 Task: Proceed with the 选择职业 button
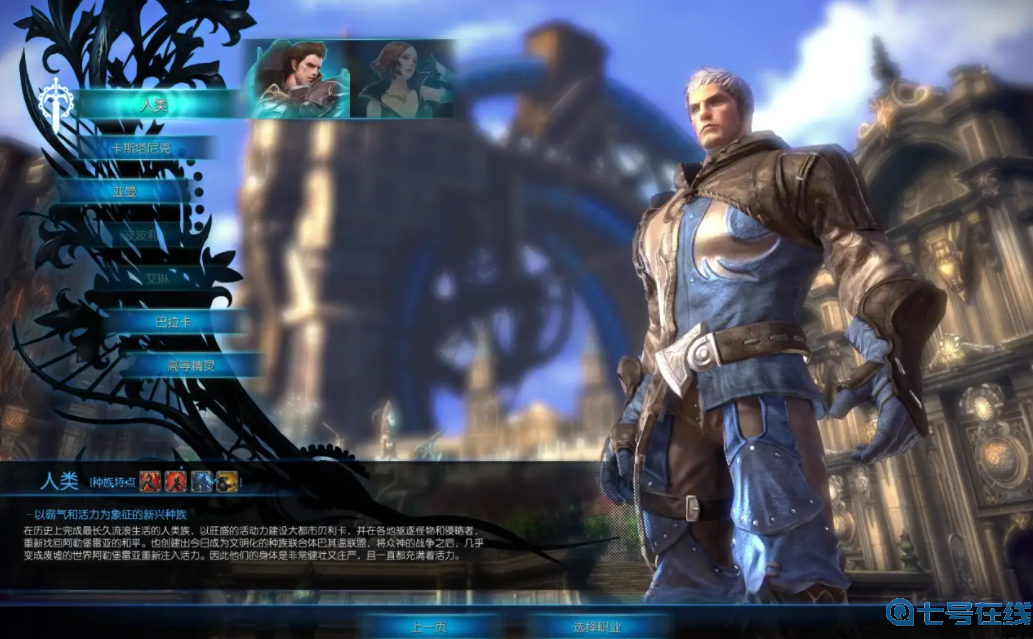pos(597,627)
